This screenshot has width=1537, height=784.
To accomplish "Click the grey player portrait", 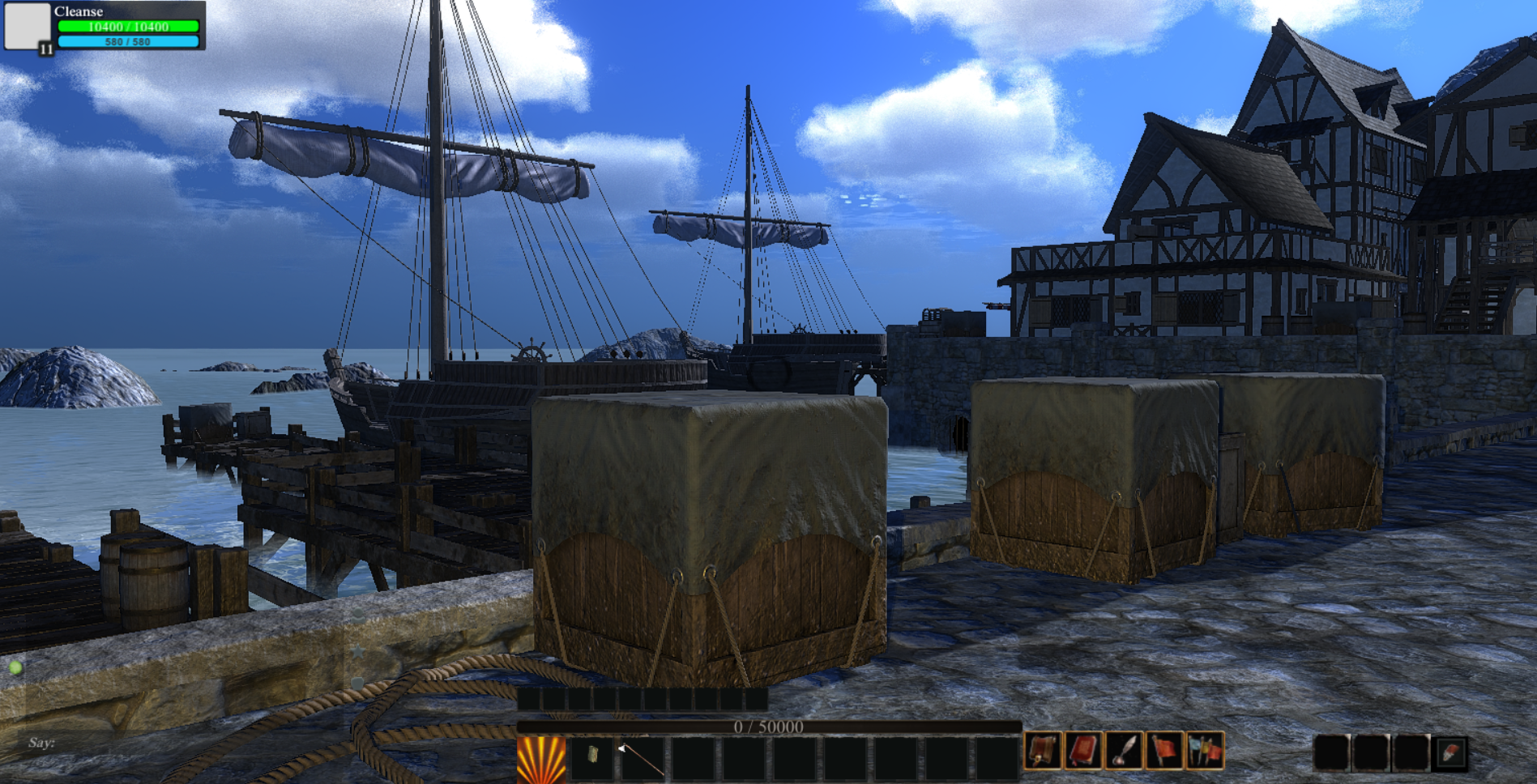I will click(27, 25).
